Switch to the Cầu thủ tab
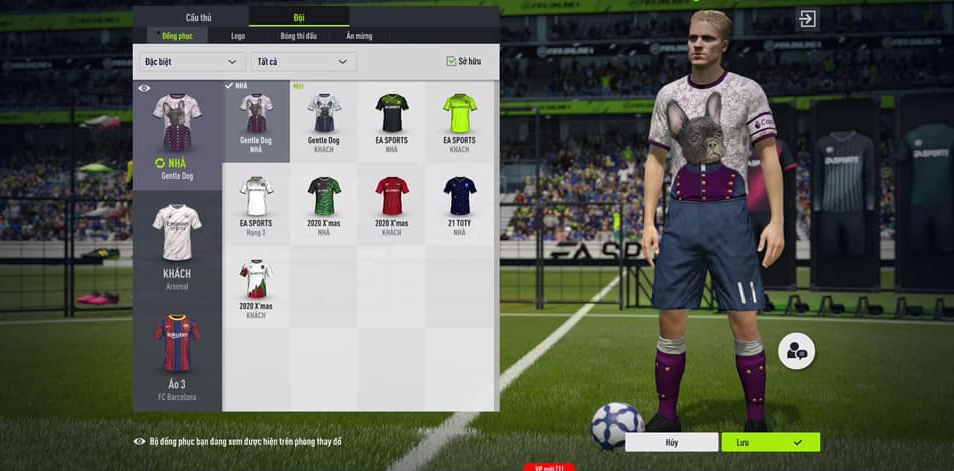Screen dimensions: 954x471 click(x=199, y=17)
